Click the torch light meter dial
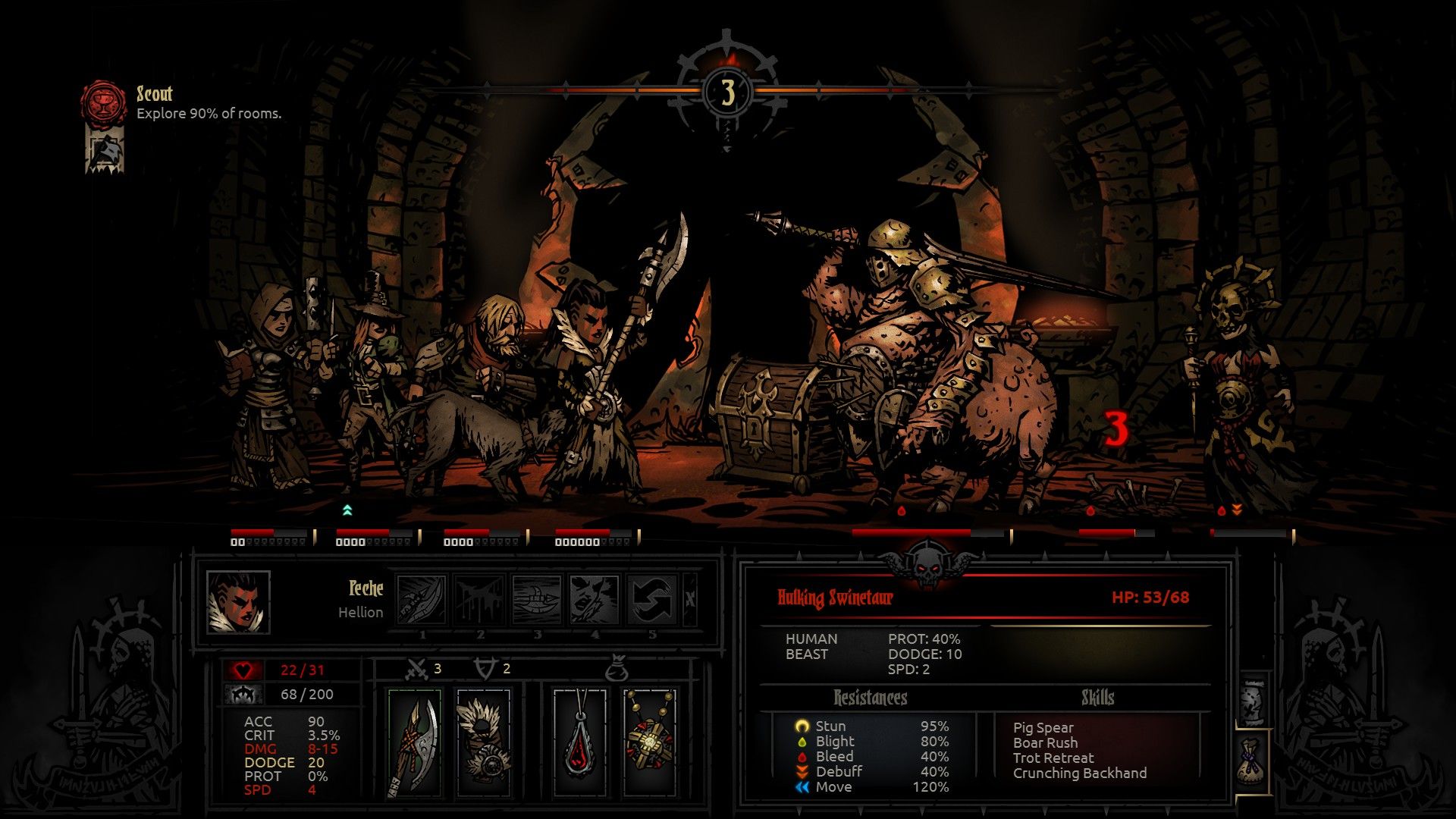 point(728,92)
